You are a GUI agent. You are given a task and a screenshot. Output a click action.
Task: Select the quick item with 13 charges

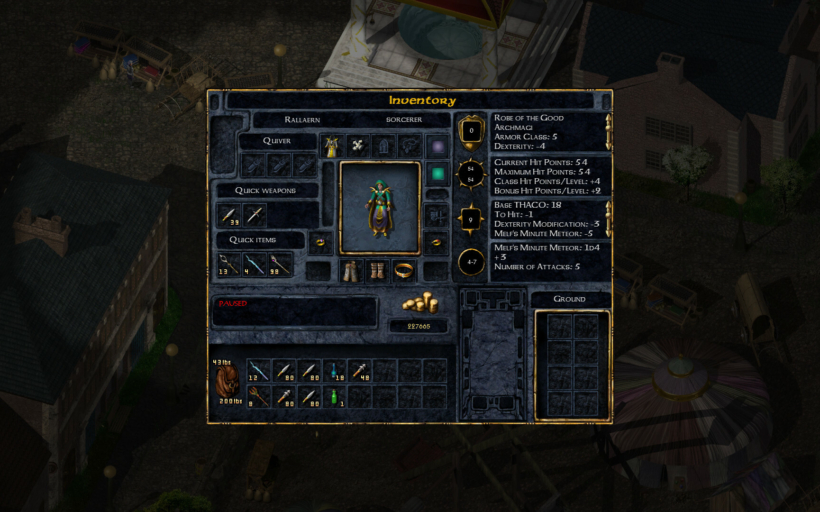(229, 264)
